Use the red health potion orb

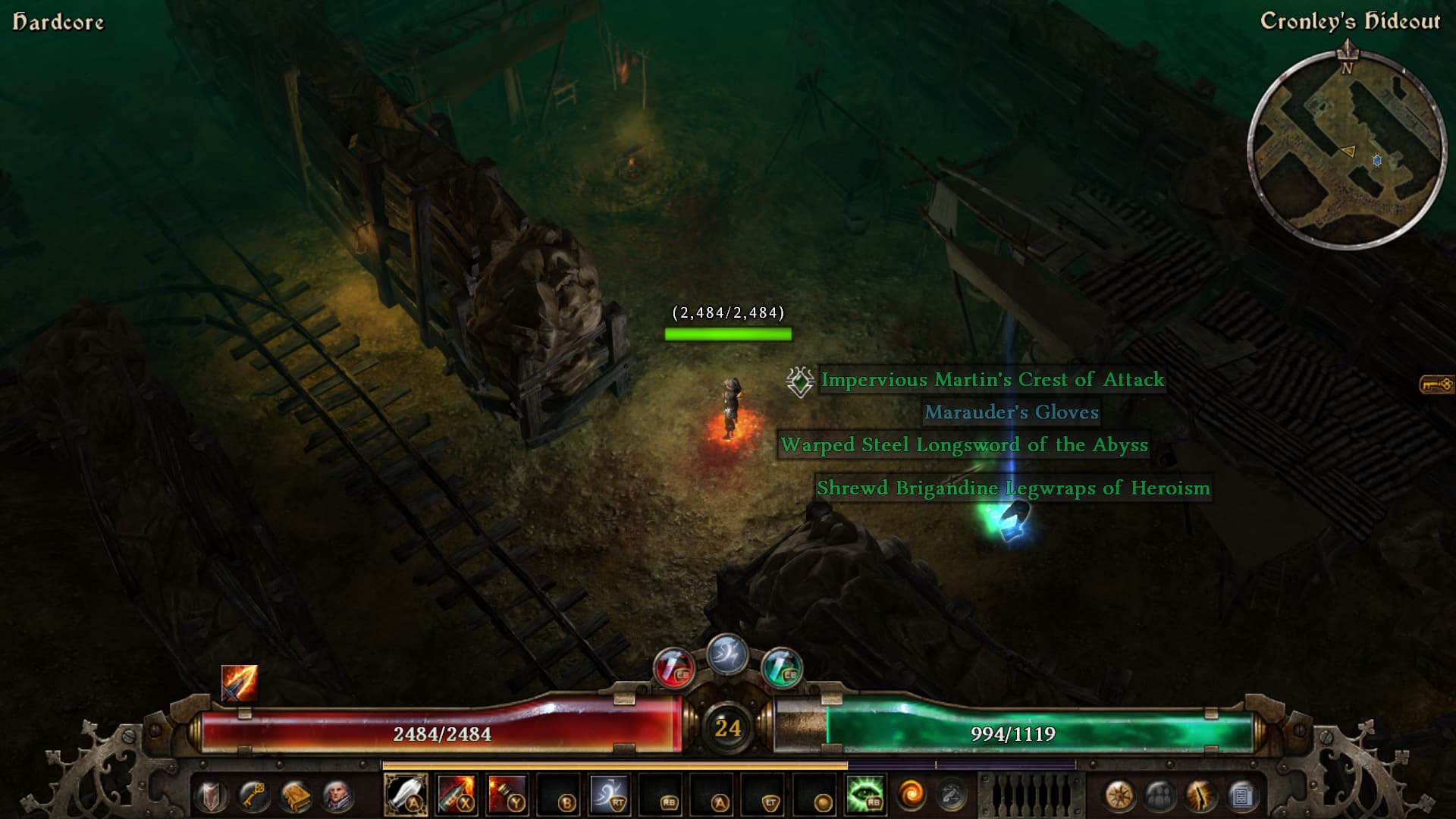pos(673,668)
